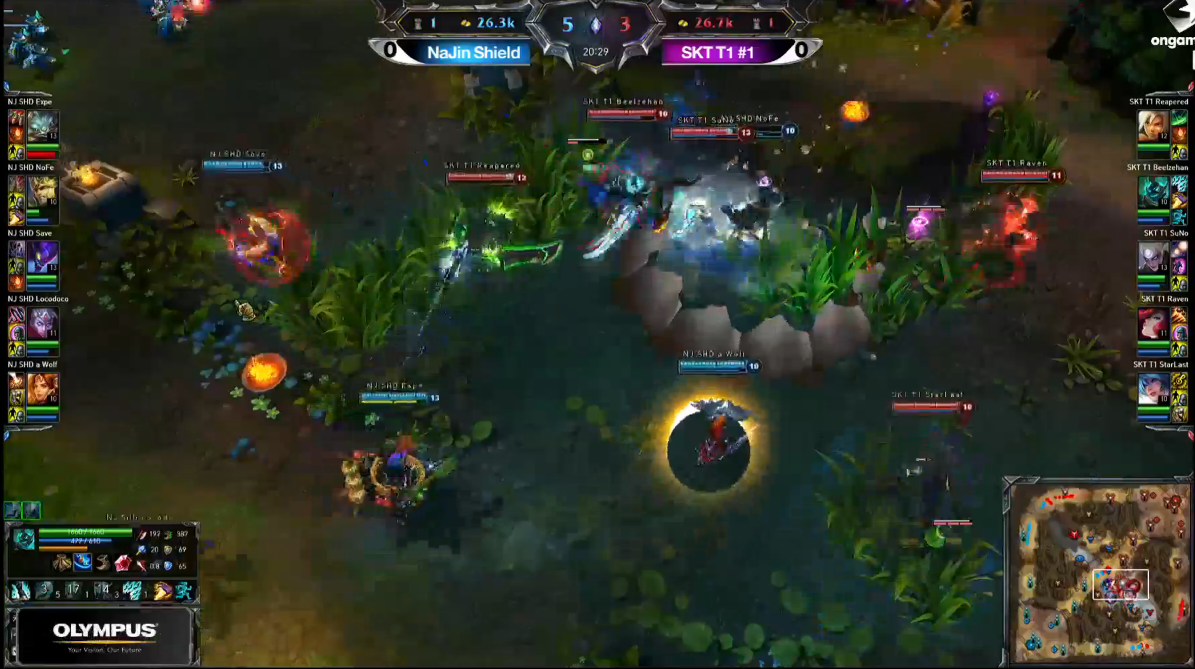Click the cyan running-figure Ghost spell icon
This screenshot has height=669, width=1195.
coord(183,591)
